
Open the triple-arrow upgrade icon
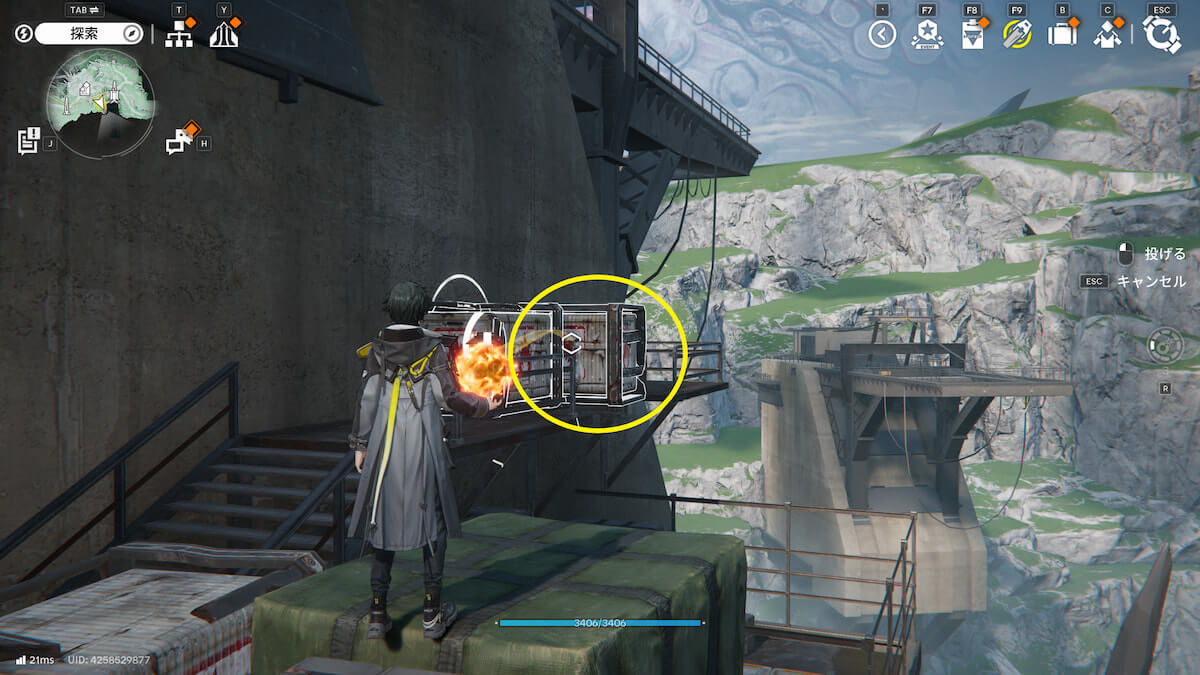(x=224, y=35)
